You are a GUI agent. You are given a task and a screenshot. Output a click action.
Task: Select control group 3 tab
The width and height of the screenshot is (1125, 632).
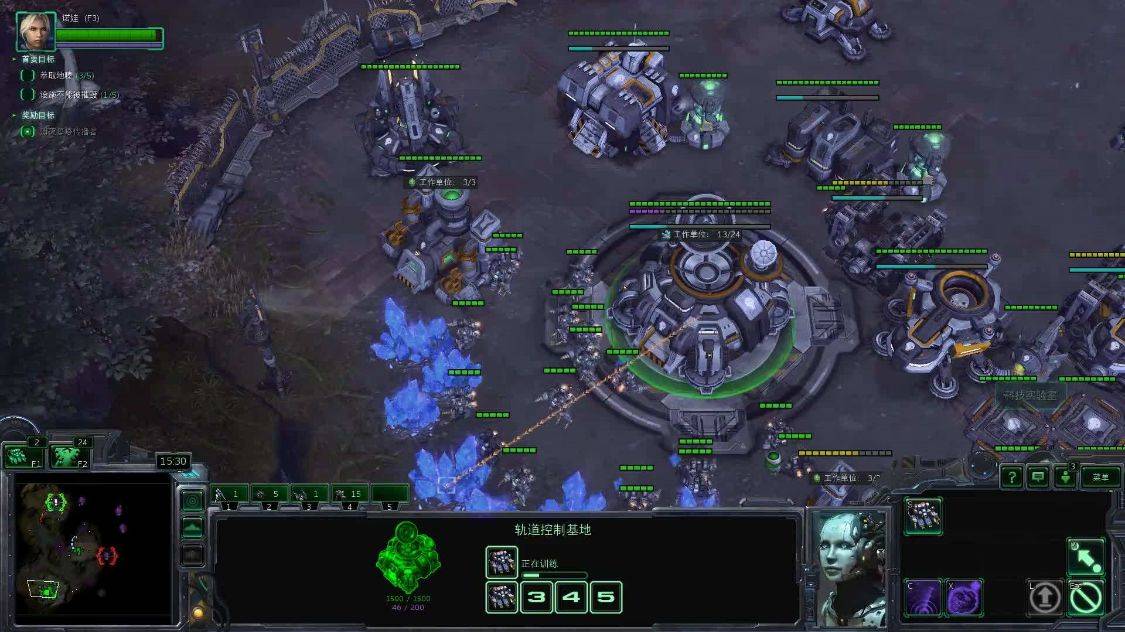pos(310,493)
